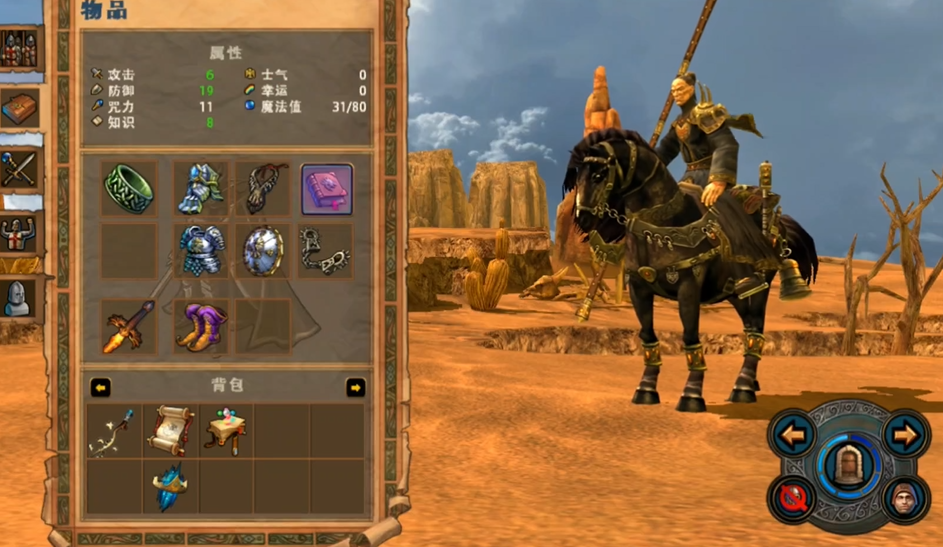The image size is (943, 547).
Task: Switch to the next hero with right arrow
Action: tap(906, 435)
